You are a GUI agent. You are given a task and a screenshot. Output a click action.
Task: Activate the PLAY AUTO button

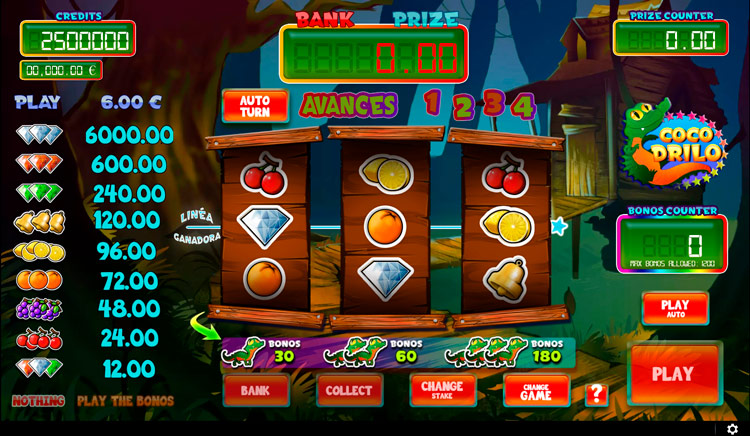click(x=675, y=308)
